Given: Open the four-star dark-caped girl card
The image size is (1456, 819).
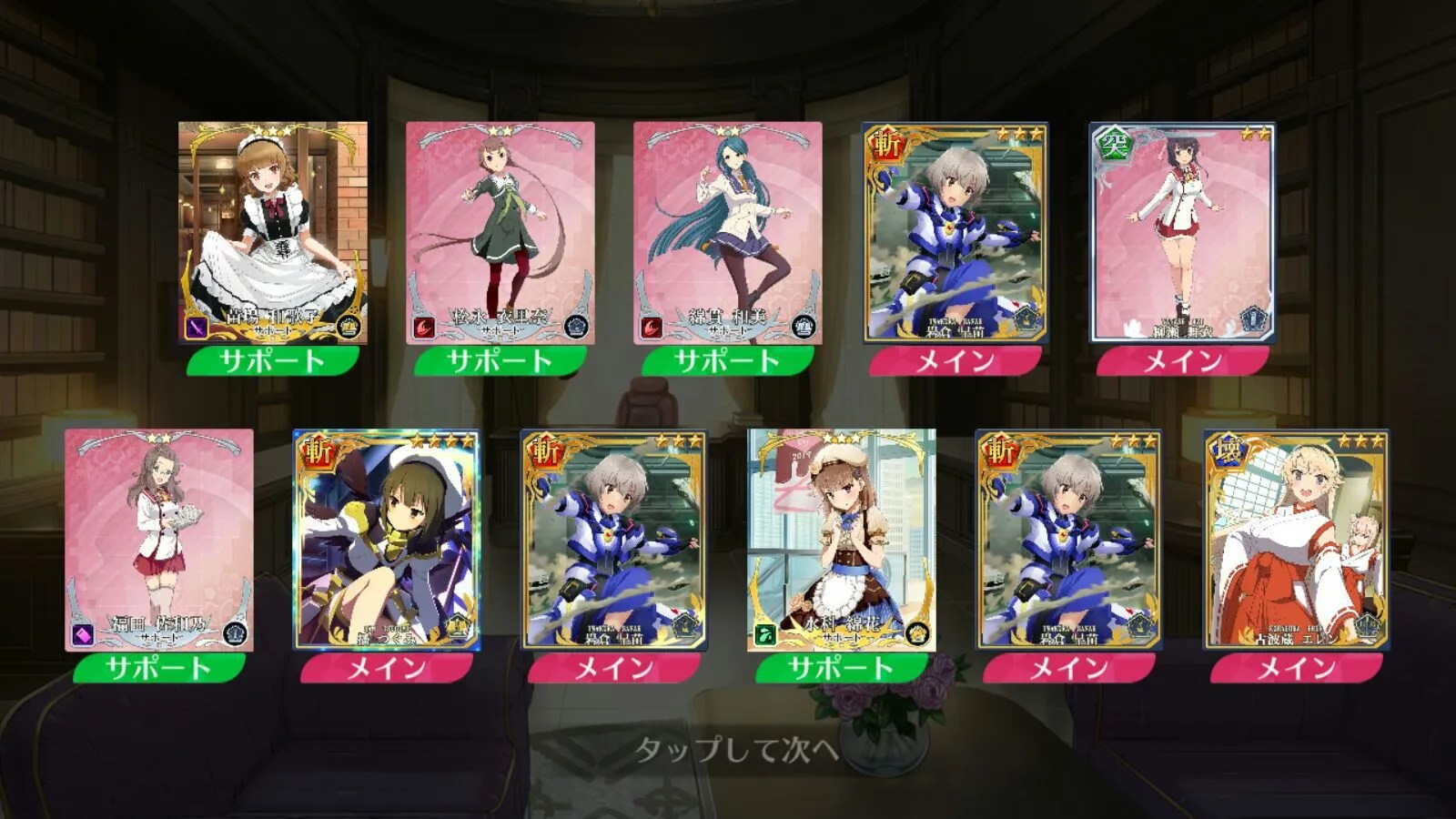Looking at the screenshot, I should point(387,540).
